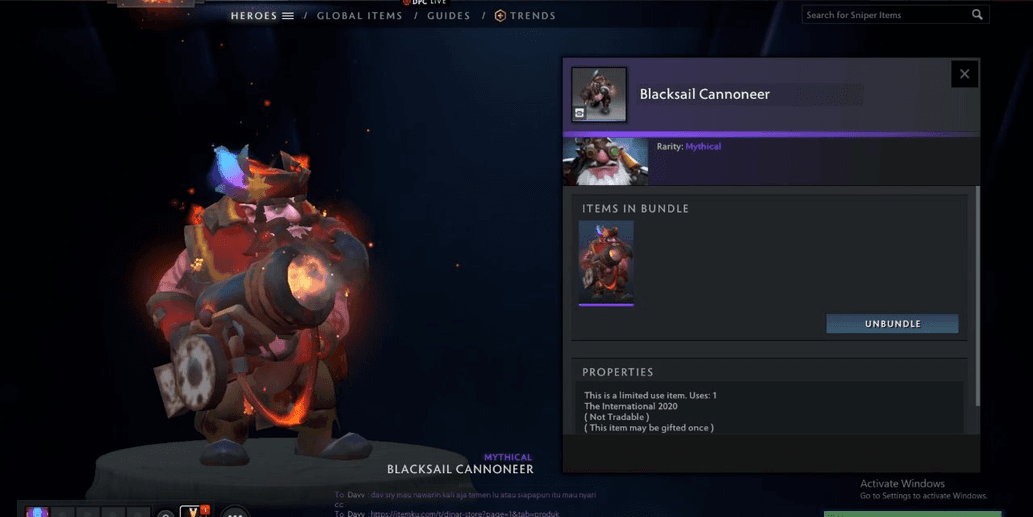
Task: Go to the Trends tab
Action: [x=525, y=16]
